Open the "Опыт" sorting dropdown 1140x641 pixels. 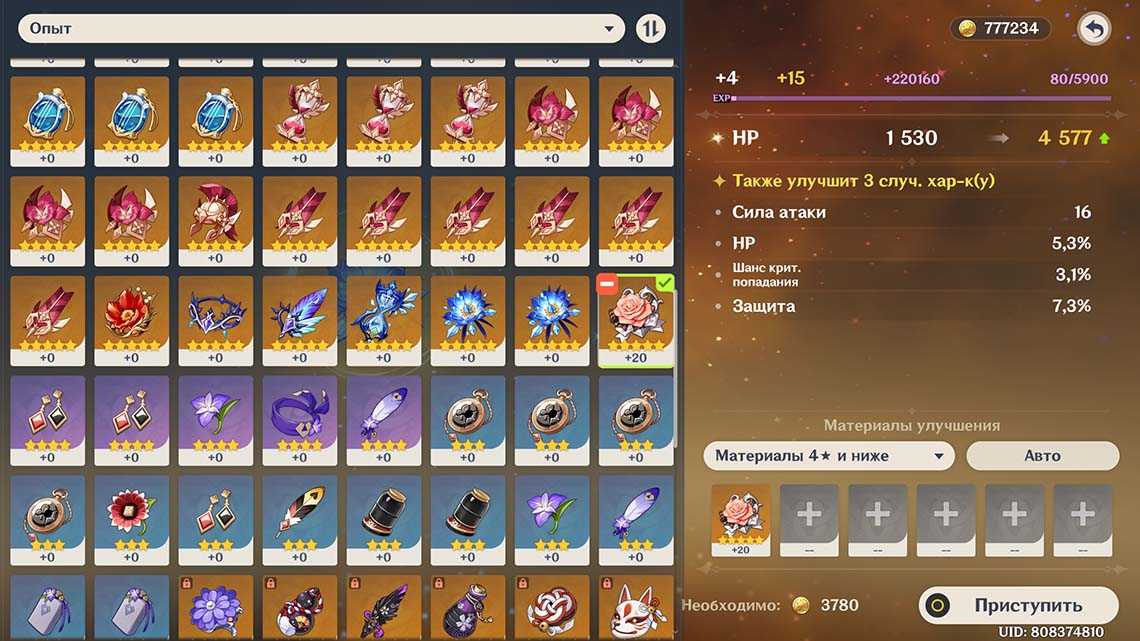pyautogui.click(x=320, y=29)
